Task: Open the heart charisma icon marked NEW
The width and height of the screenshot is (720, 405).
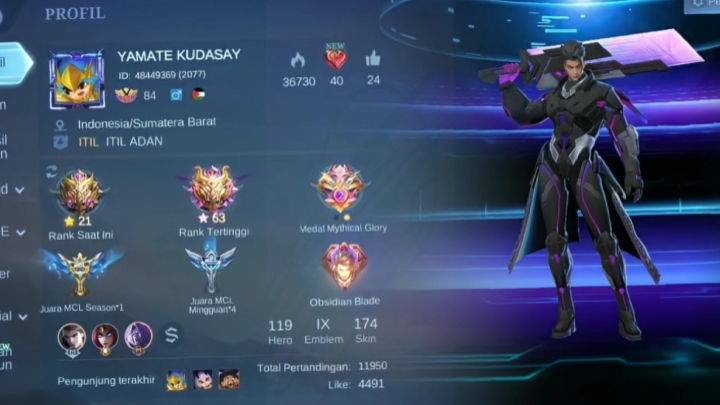Action: (336, 59)
